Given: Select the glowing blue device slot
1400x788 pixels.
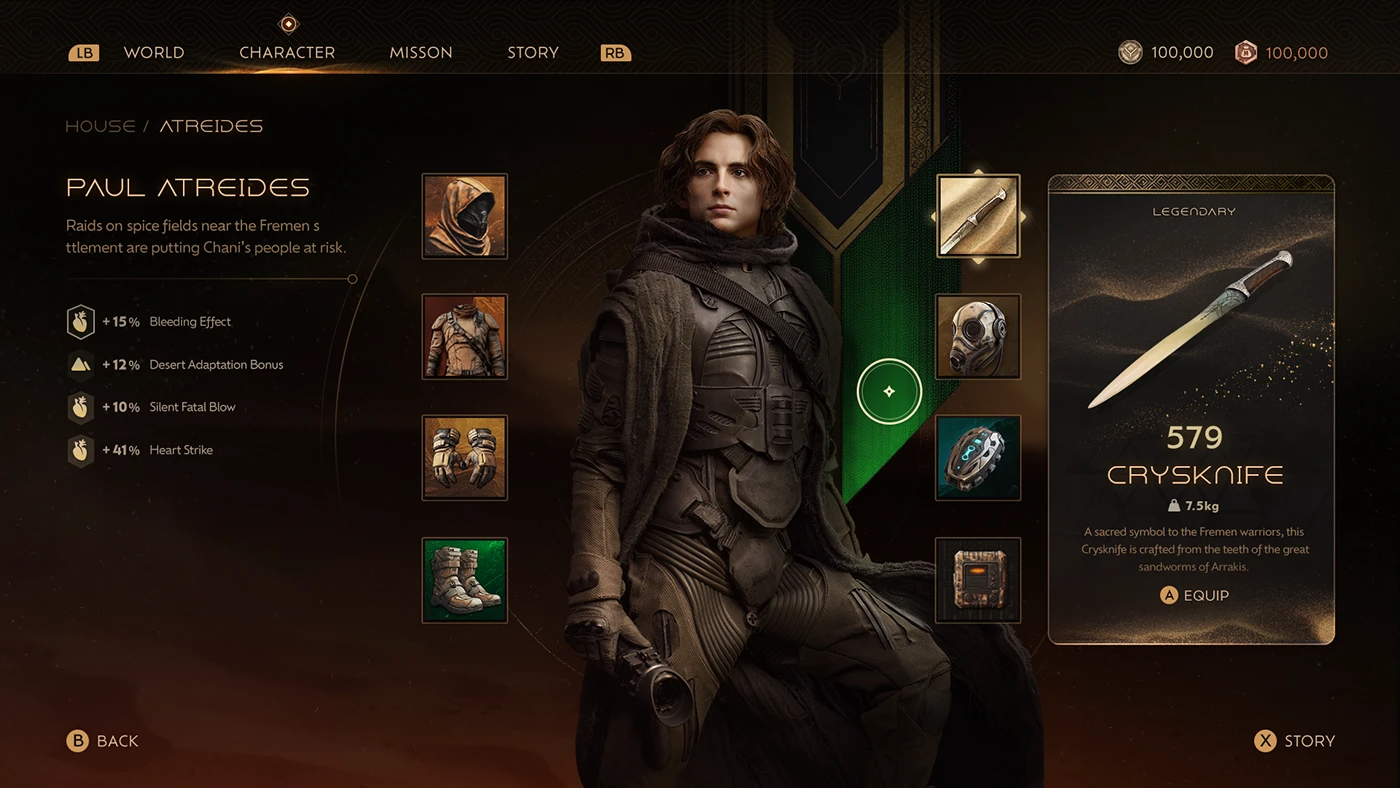Looking at the screenshot, I should (x=978, y=457).
